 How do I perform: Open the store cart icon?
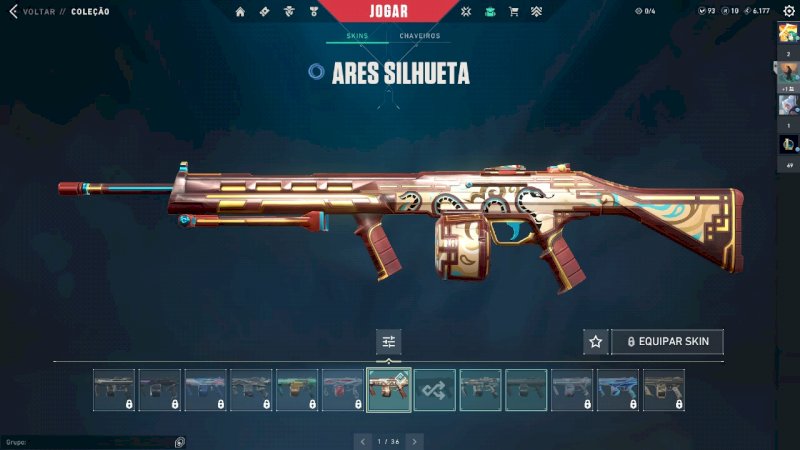[x=514, y=12]
